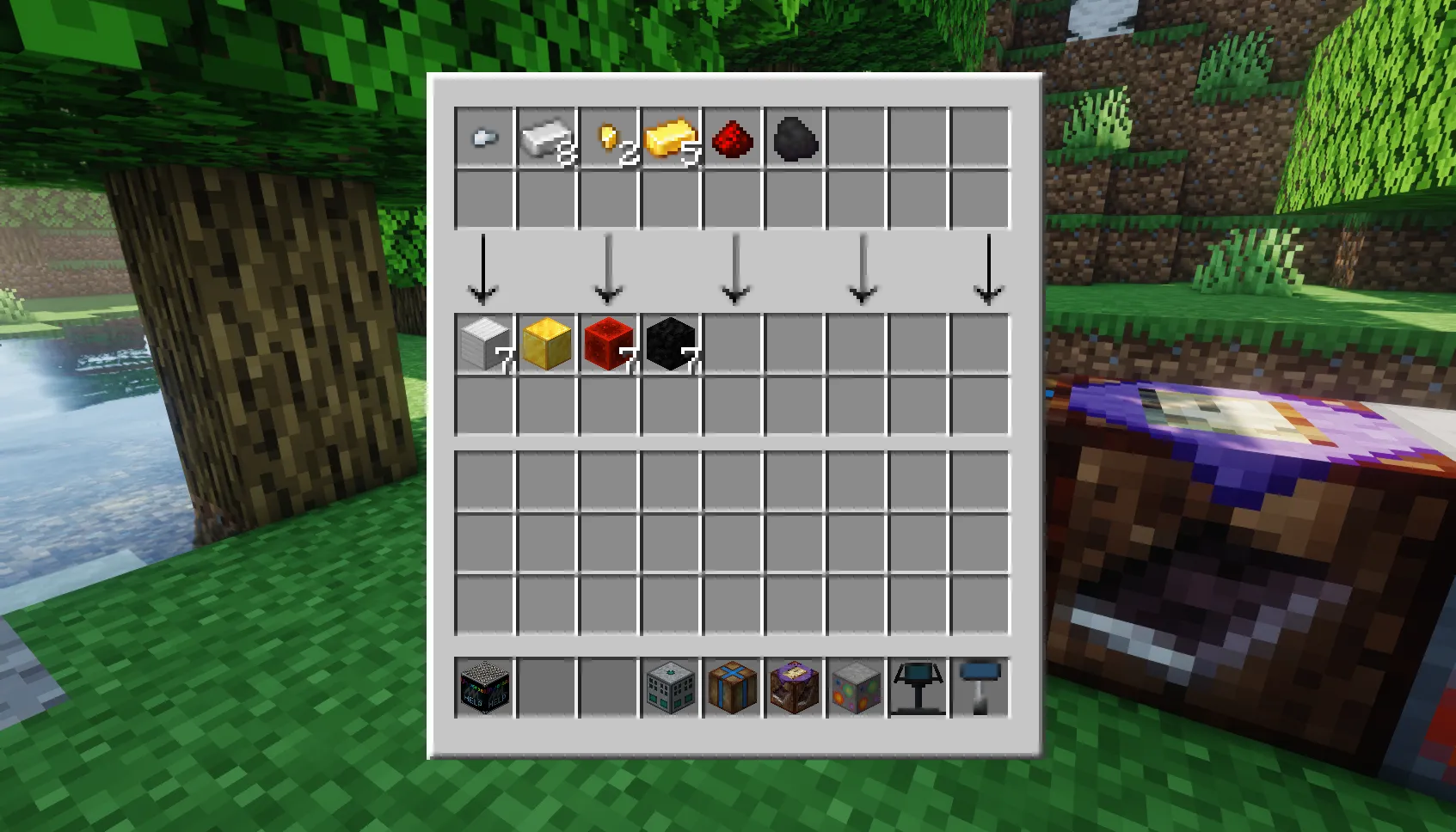
Task: Select the colorful light block in the hotbar
Action: point(855,686)
